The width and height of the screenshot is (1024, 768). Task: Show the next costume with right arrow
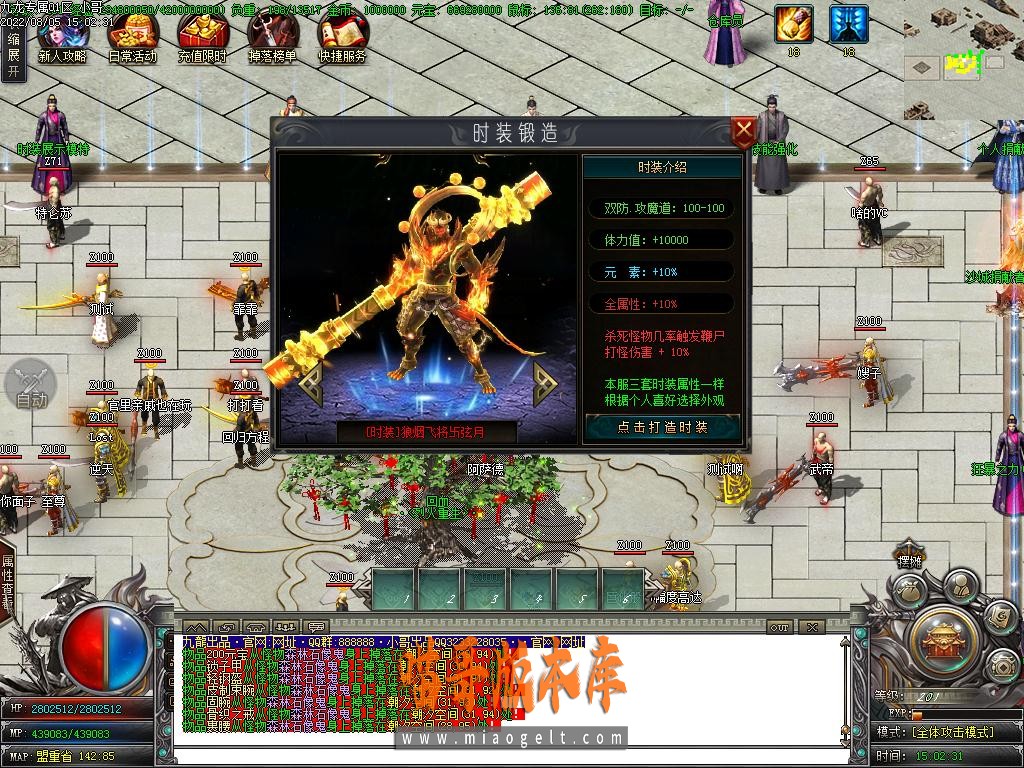[545, 380]
